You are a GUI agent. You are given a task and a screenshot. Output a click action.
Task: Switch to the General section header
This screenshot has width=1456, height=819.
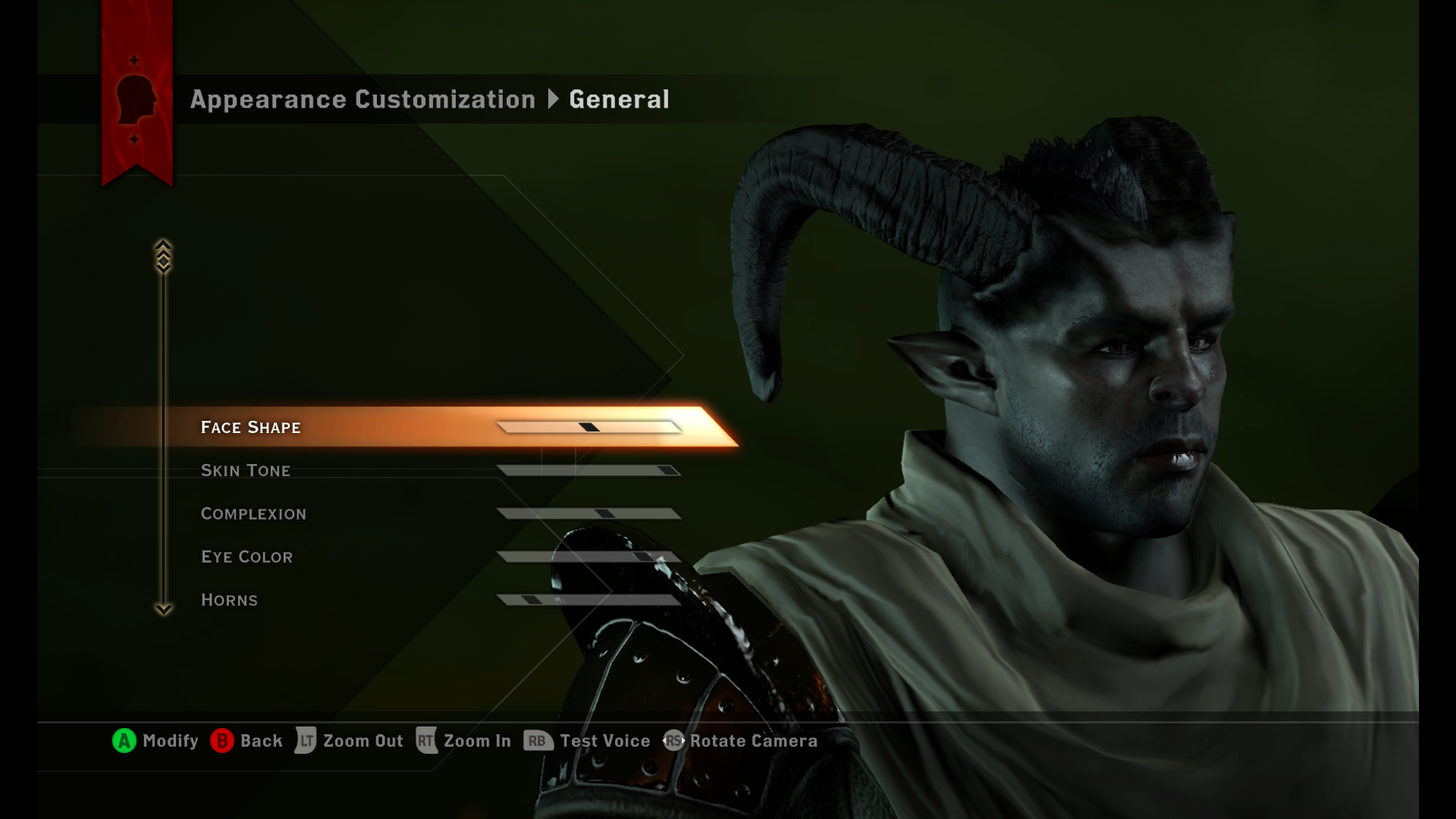point(620,99)
